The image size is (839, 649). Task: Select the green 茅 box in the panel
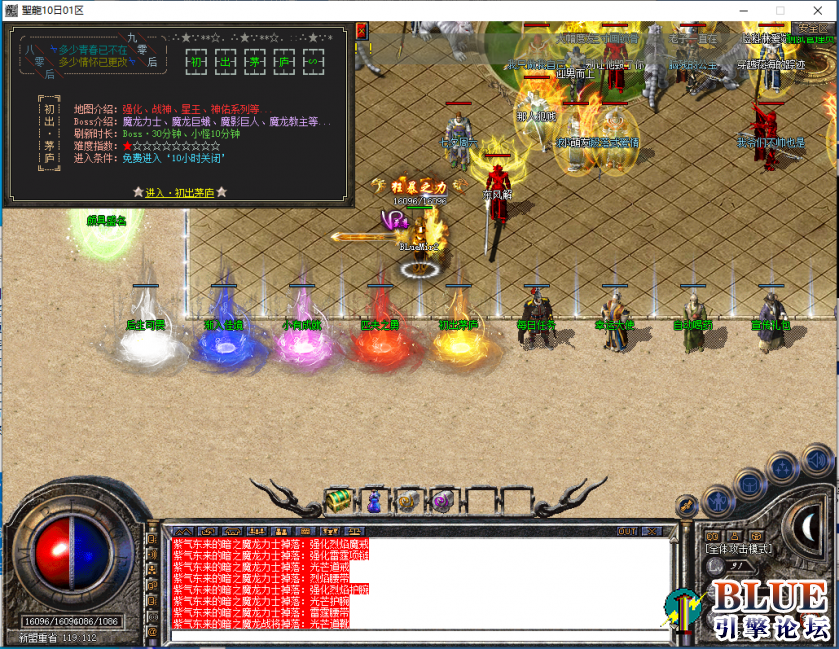pyautogui.click(x=256, y=61)
